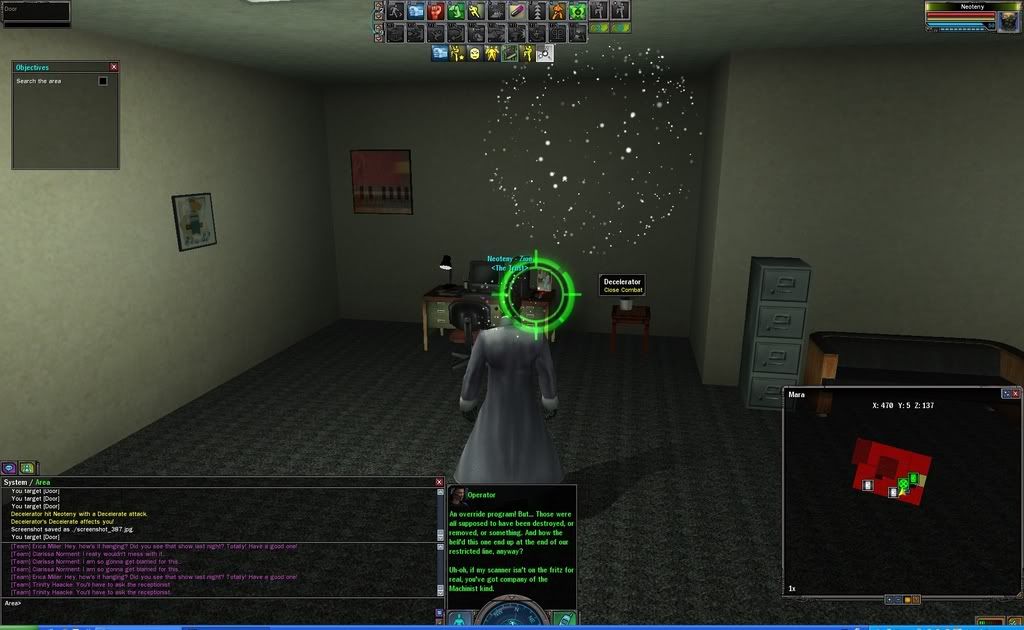
Task: Use the red flexing-arm ability
Action: pyautogui.click(x=436, y=11)
